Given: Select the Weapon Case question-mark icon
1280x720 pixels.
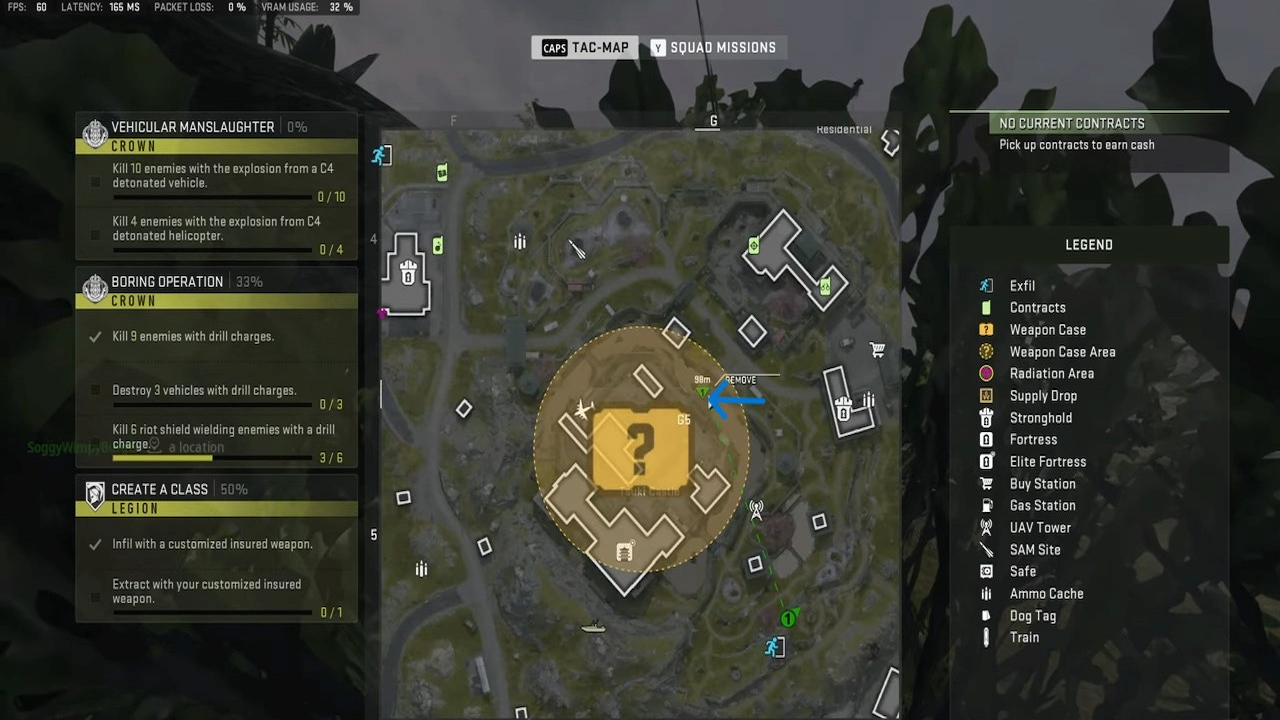Looking at the screenshot, I should (x=986, y=329).
